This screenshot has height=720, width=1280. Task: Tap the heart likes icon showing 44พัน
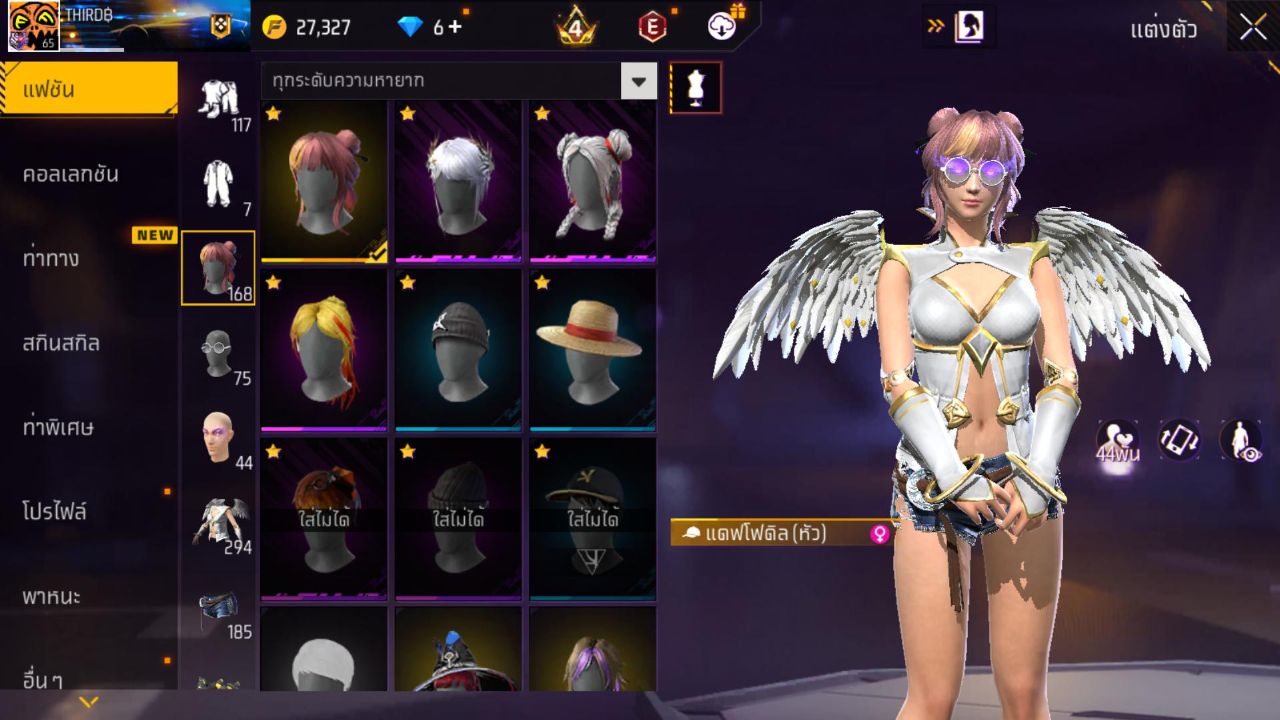[1117, 440]
